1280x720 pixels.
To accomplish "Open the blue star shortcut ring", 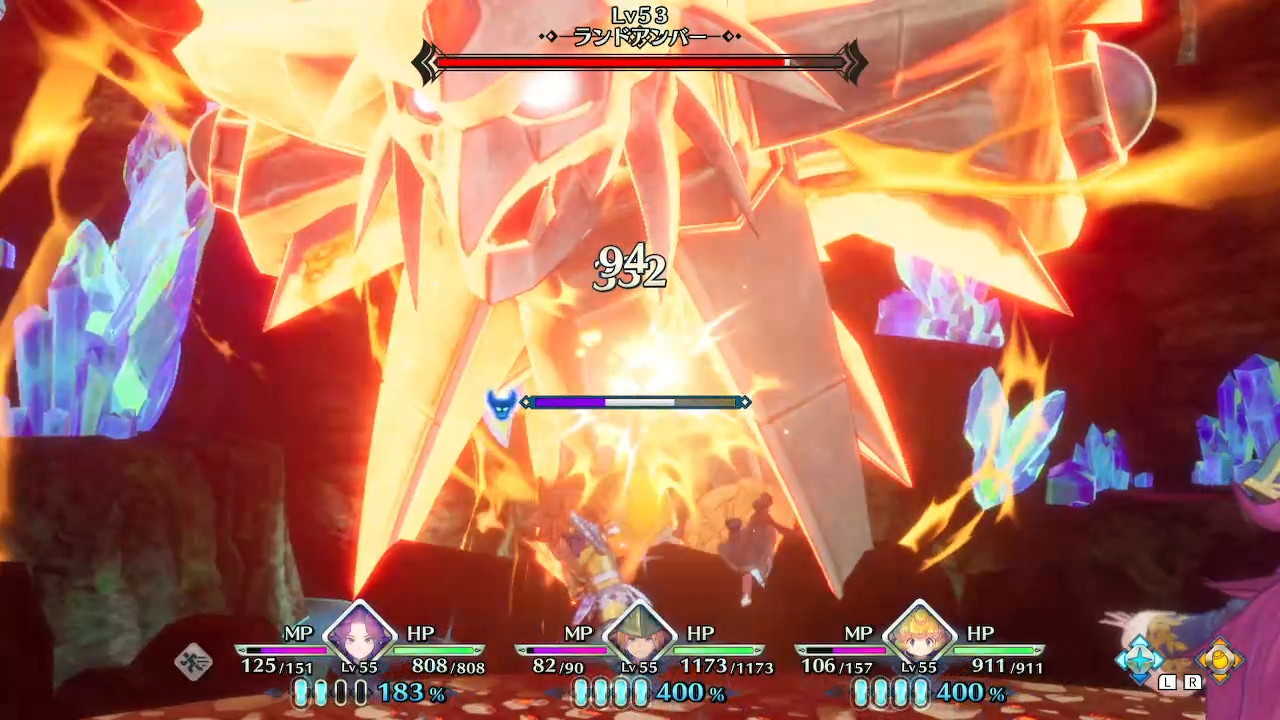I will click(1140, 659).
